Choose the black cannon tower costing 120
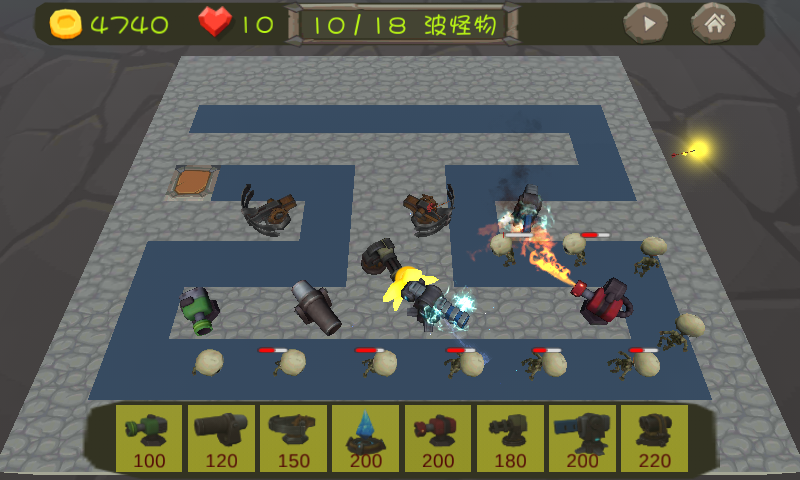 tap(221, 438)
